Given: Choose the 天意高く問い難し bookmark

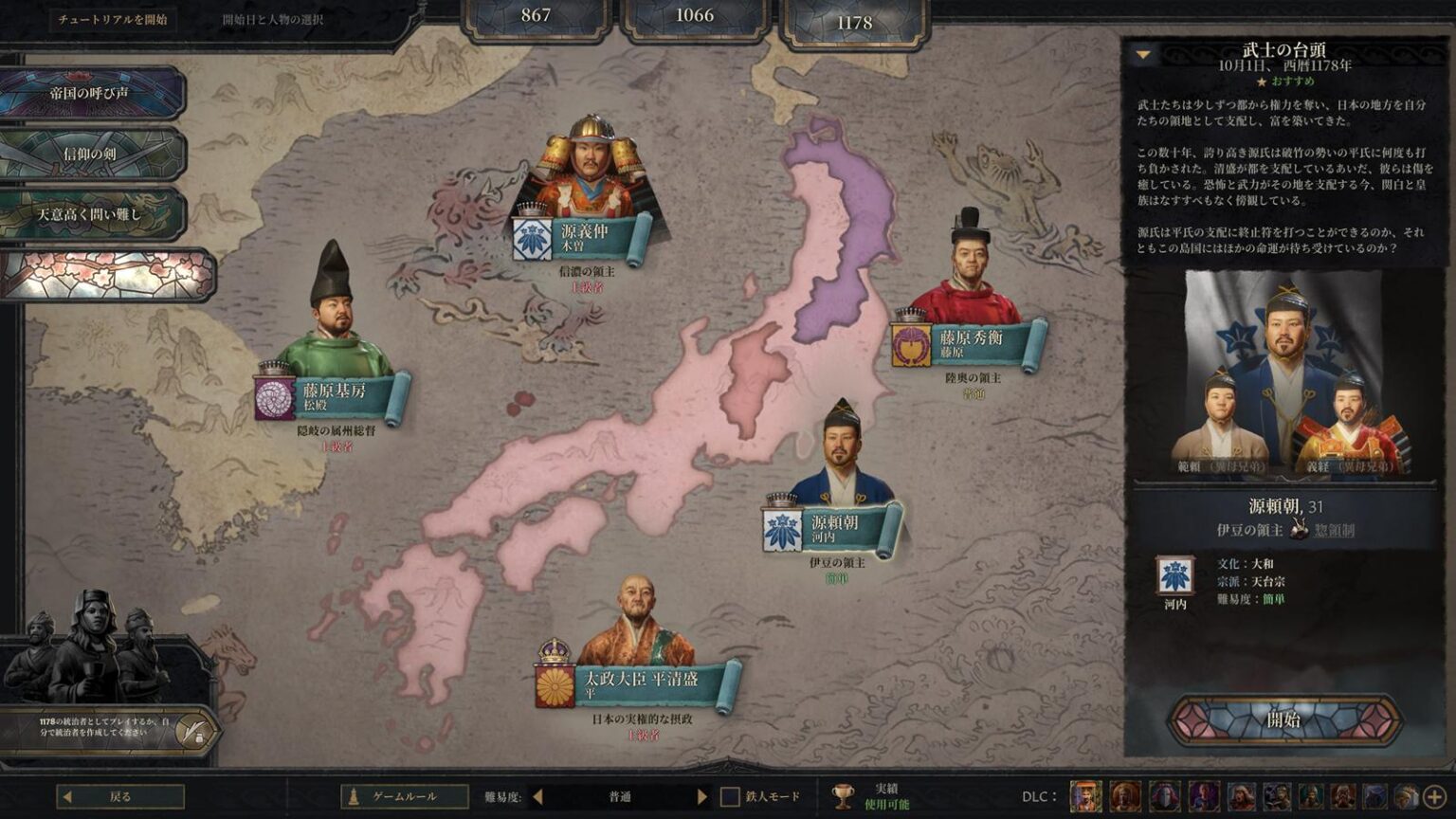Looking at the screenshot, I should 90,214.
